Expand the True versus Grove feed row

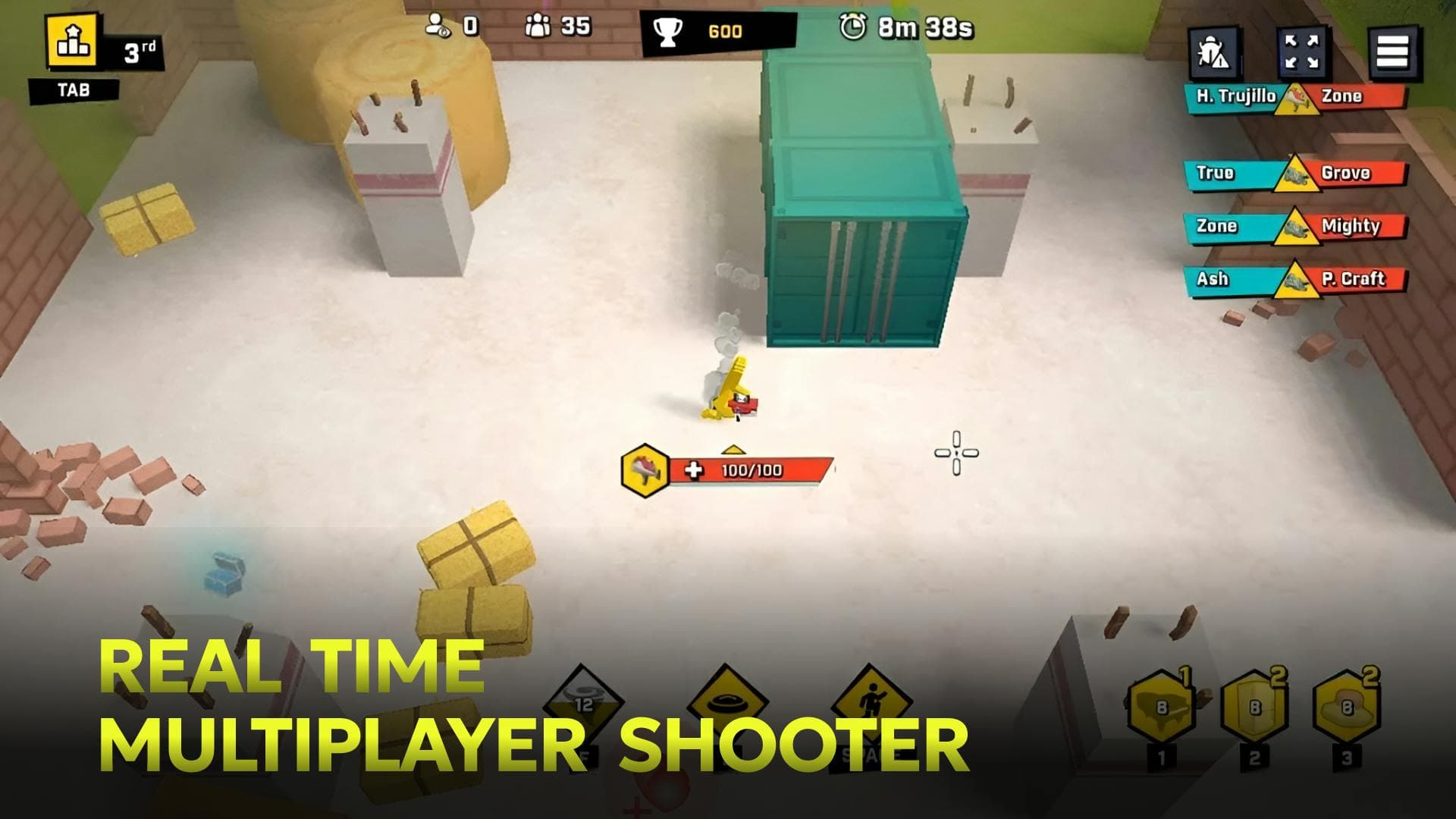[x=1289, y=172]
